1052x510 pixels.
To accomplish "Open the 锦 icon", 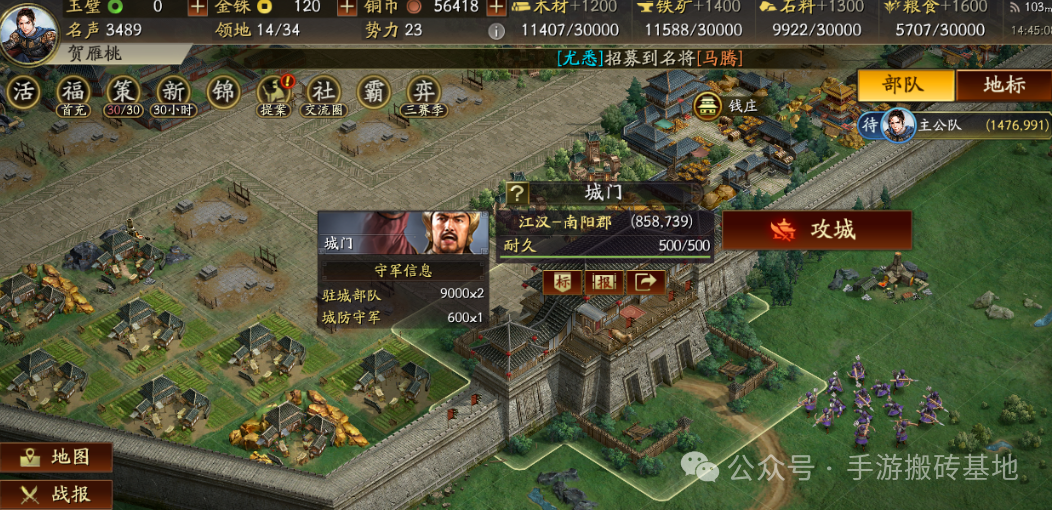I will point(223,92).
